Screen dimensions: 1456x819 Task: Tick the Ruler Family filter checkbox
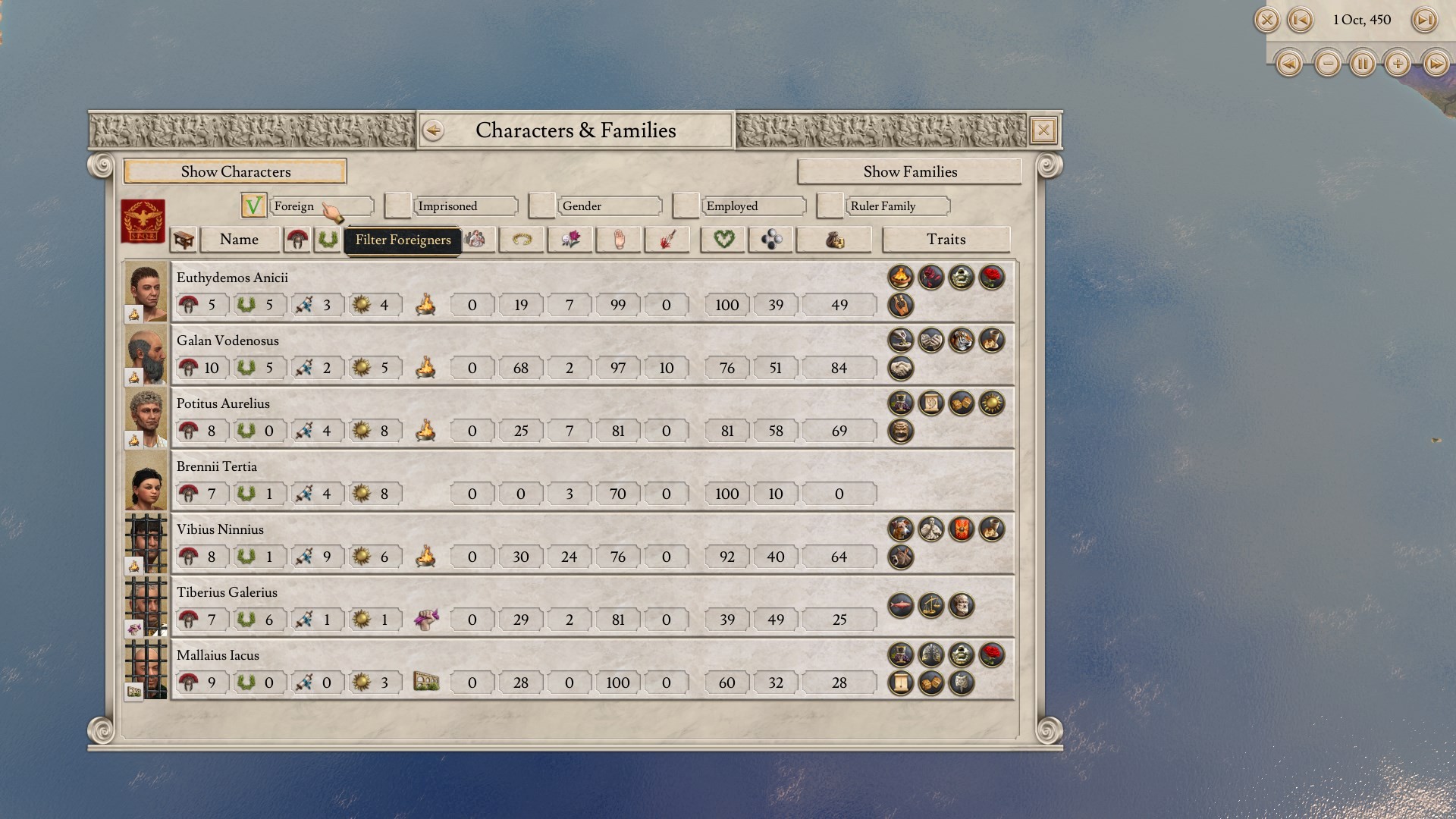830,206
